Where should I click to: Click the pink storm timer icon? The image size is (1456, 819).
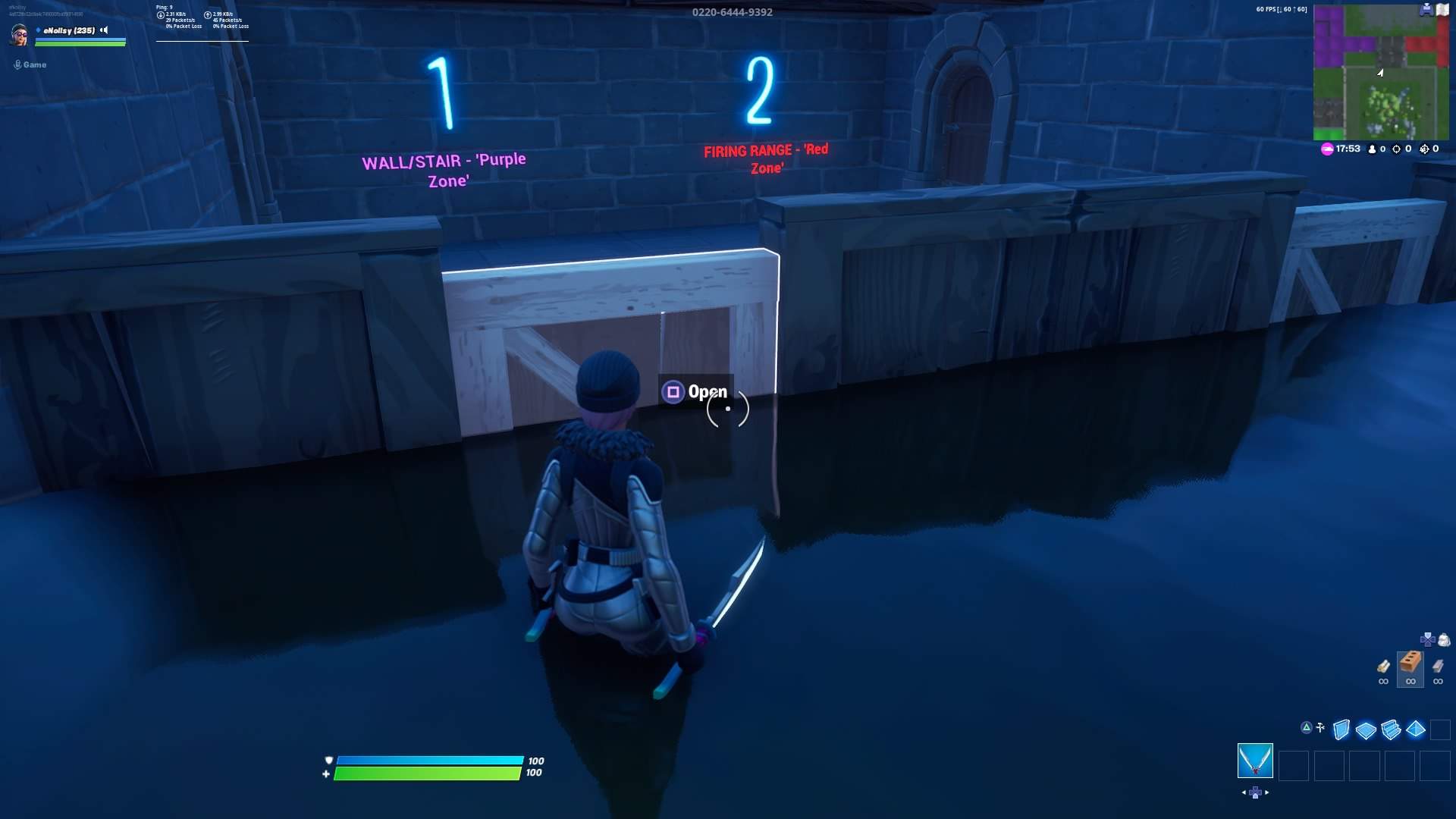click(x=1326, y=149)
